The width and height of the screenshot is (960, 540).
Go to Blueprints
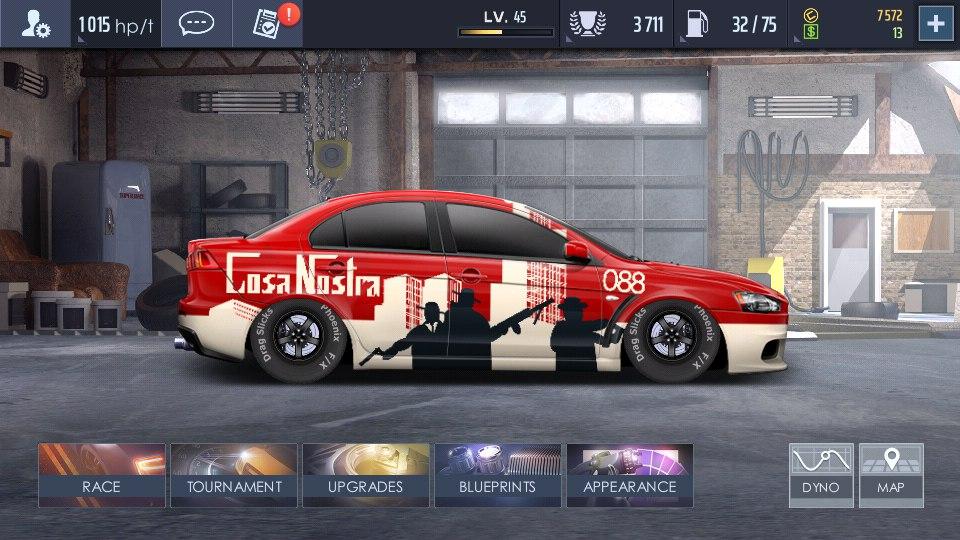click(x=497, y=475)
